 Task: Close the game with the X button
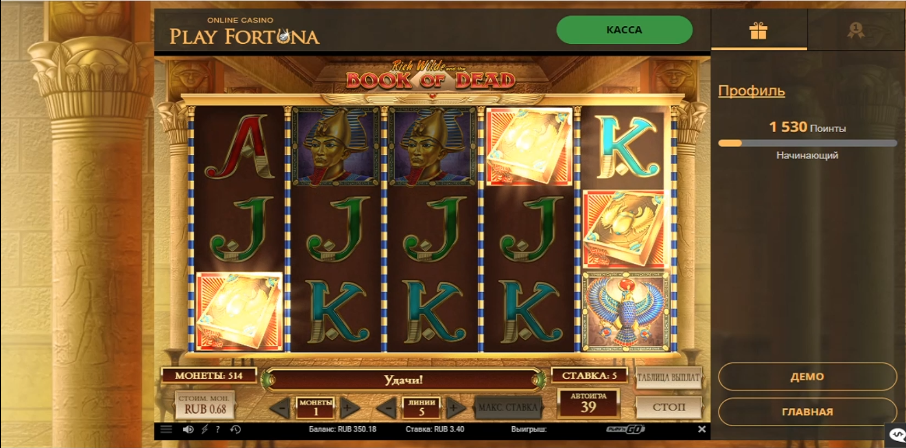[702, 430]
